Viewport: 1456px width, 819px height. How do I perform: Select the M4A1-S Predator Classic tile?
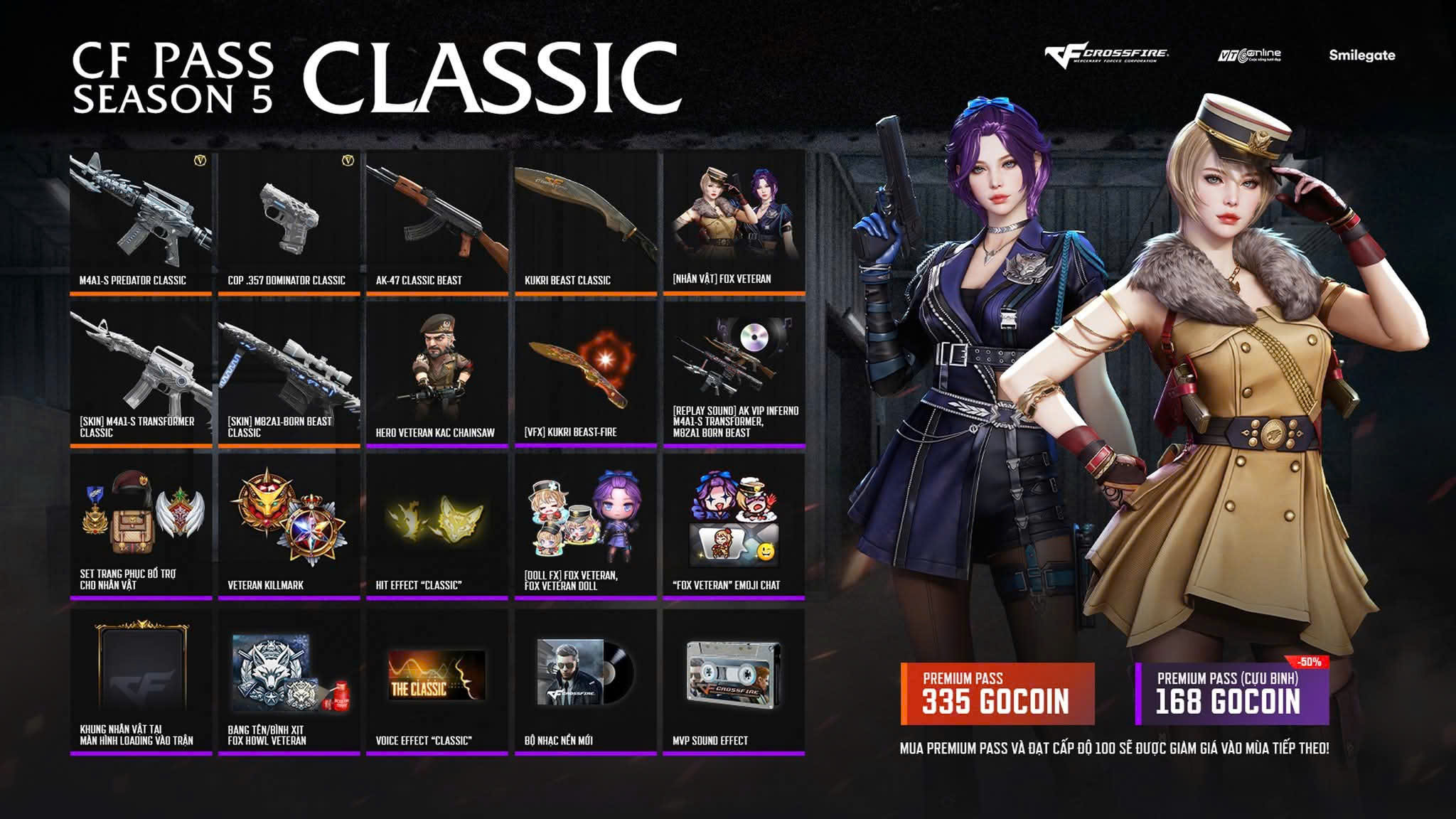[141, 221]
